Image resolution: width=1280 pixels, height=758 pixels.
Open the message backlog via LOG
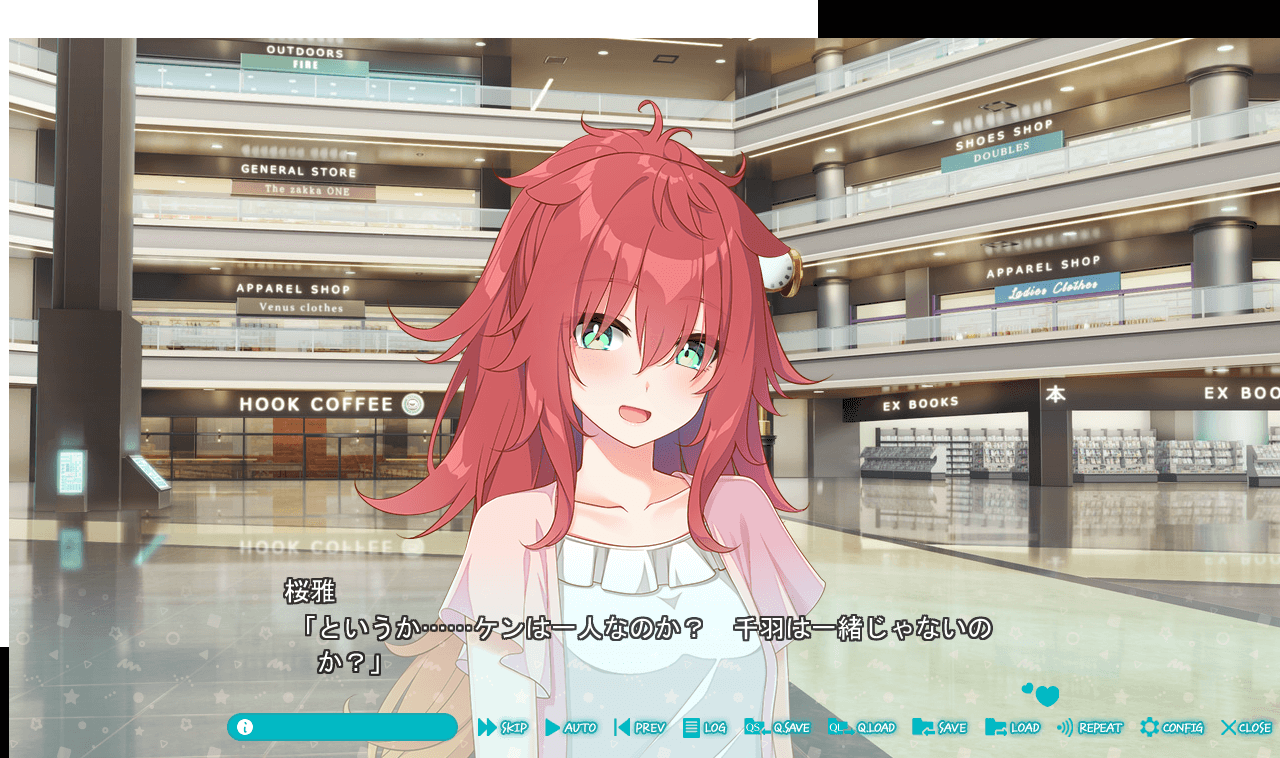pyautogui.click(x=705, y=727)
